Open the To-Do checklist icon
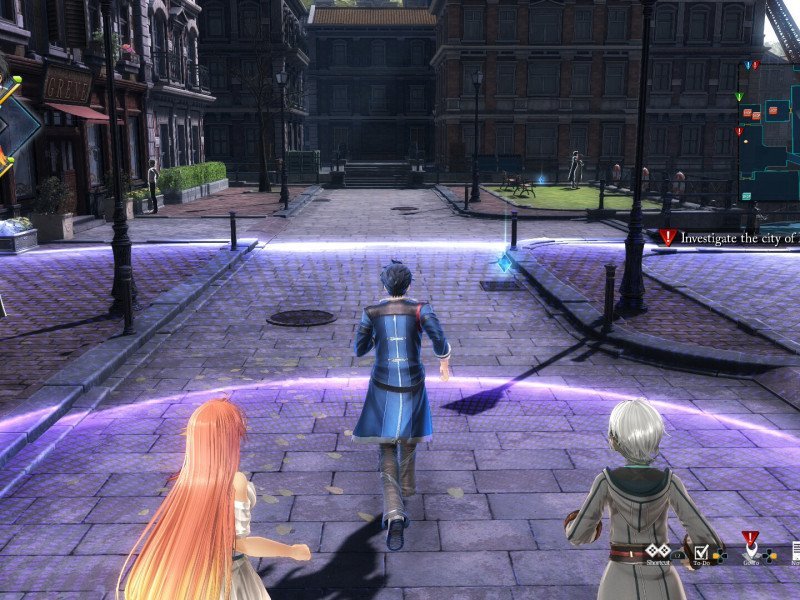Image resolution: width=800 pixels, height=600 pixels. point(702,551)
